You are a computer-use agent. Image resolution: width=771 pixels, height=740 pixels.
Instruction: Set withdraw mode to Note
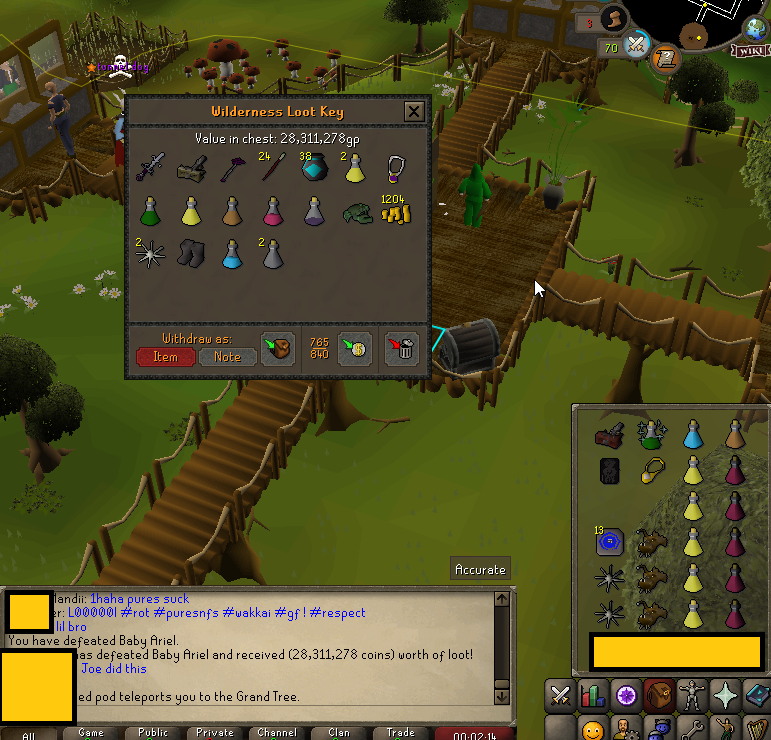tap(227, 356)
